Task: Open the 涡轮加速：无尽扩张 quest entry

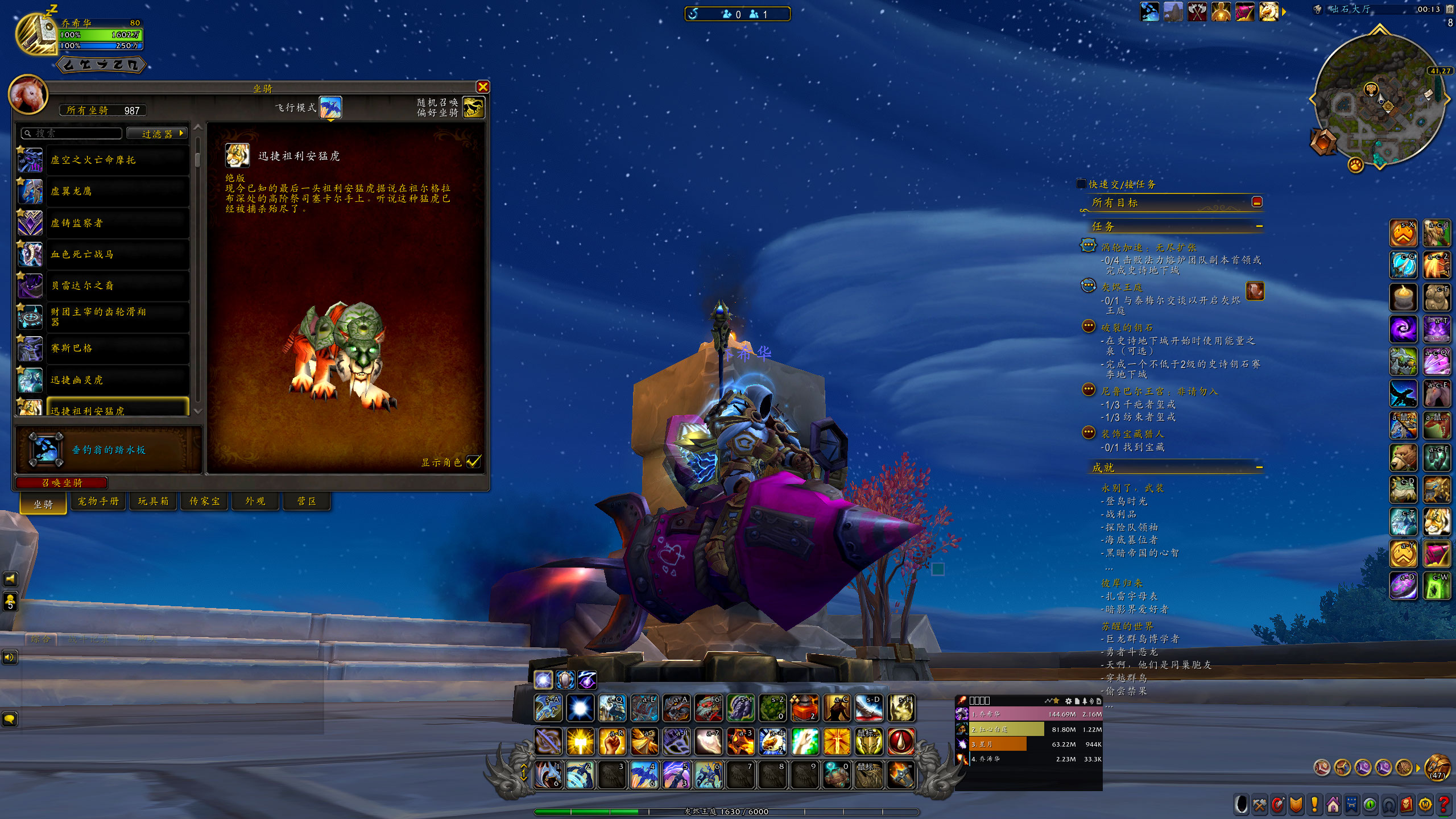Action: (1149, 247)
